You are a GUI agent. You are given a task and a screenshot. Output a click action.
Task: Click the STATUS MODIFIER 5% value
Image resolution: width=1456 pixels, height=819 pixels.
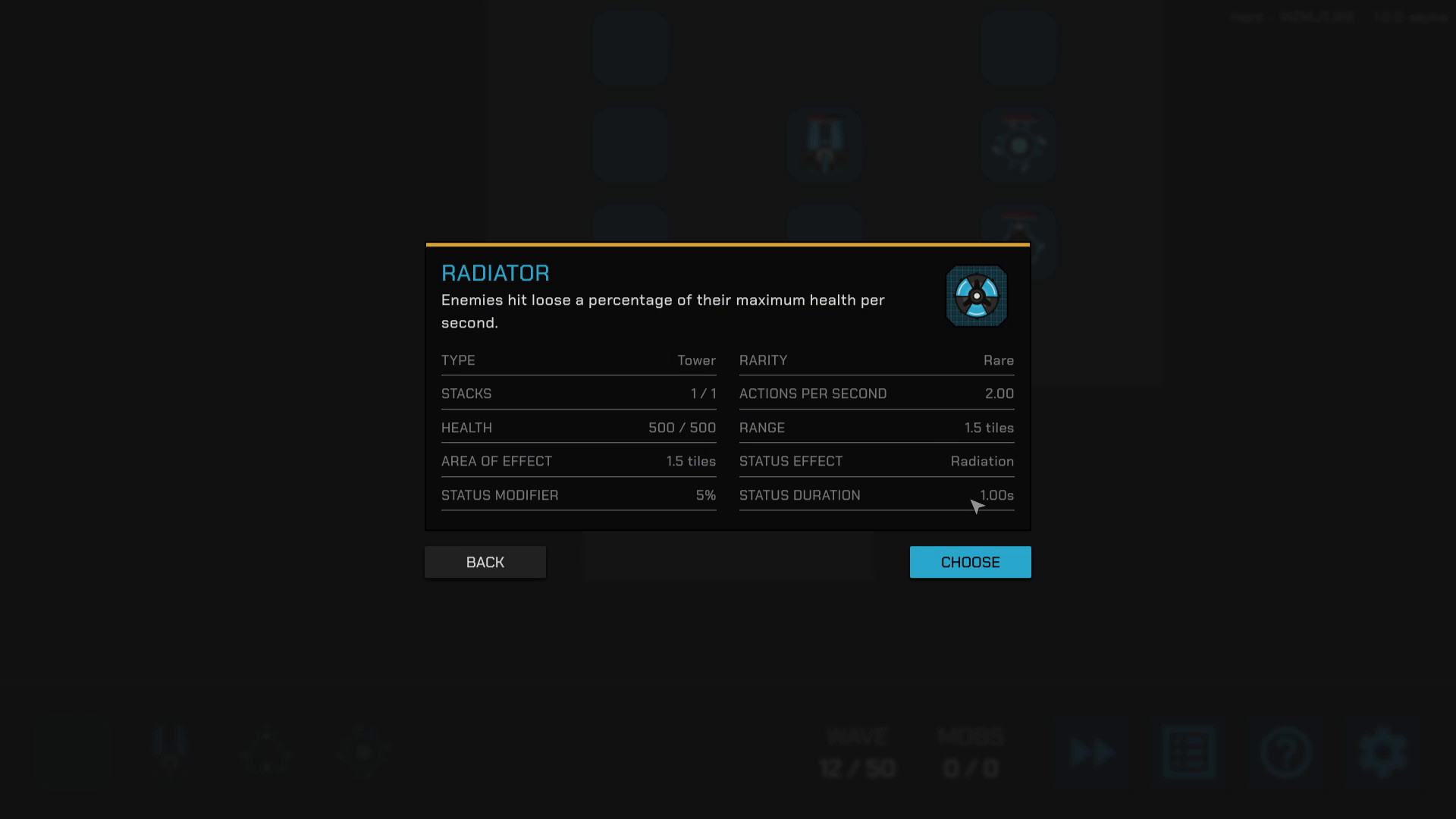705,495
